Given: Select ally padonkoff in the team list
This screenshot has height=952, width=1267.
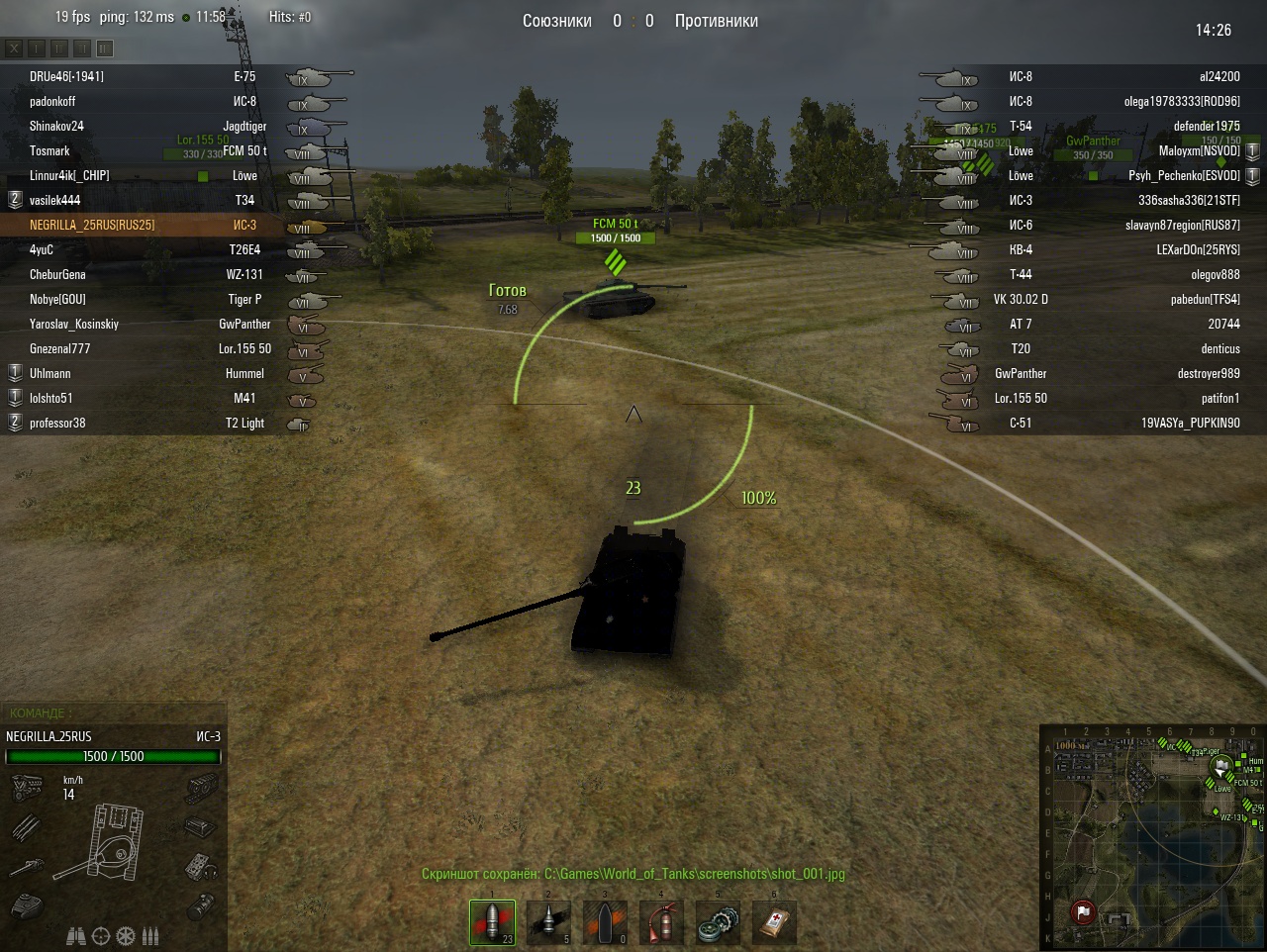Looking at the screenshot, I should coord(52,101).
